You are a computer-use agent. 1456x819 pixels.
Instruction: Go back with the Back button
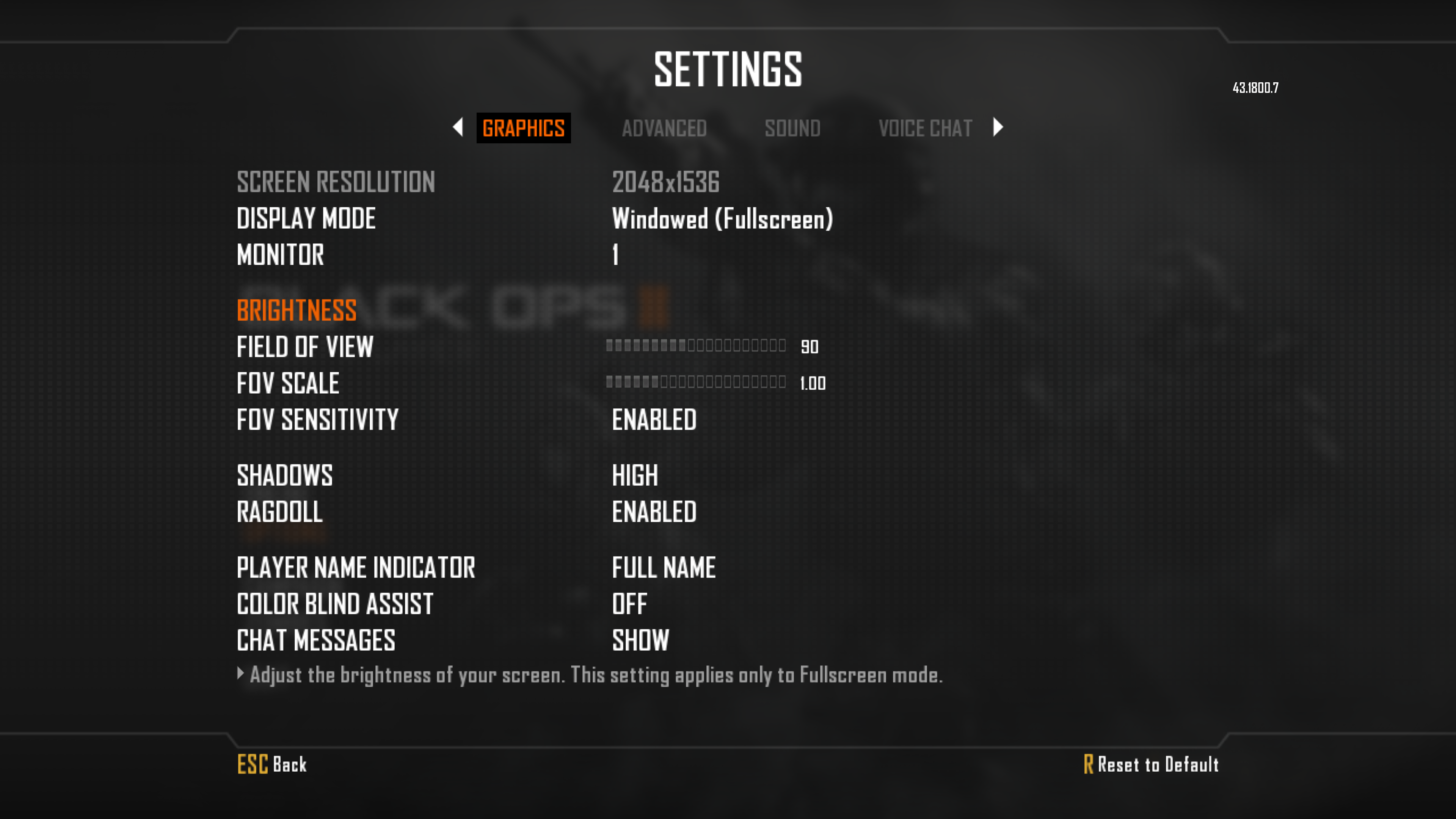(273, 764)
